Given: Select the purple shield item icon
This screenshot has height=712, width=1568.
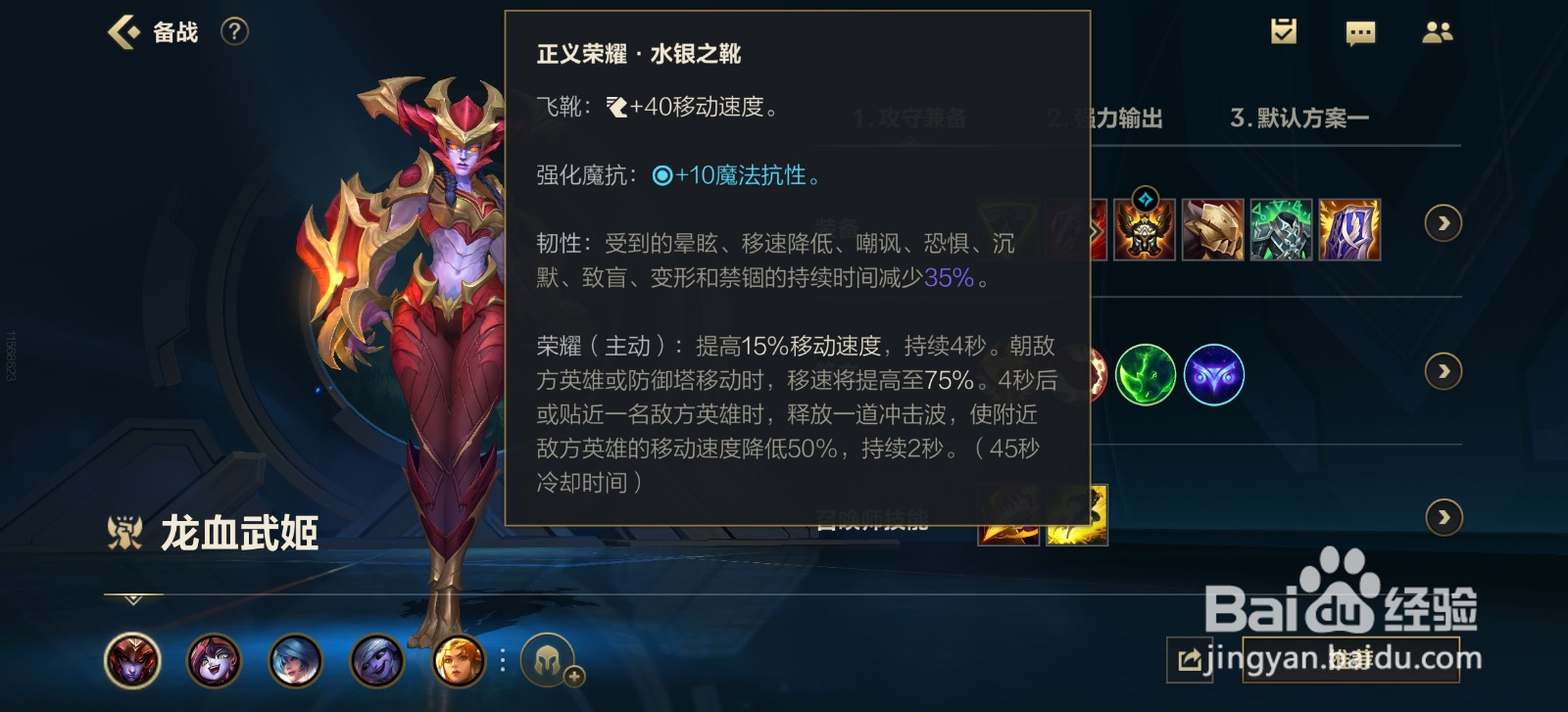Looking at the screenshot, I should tap(1350, 229).
